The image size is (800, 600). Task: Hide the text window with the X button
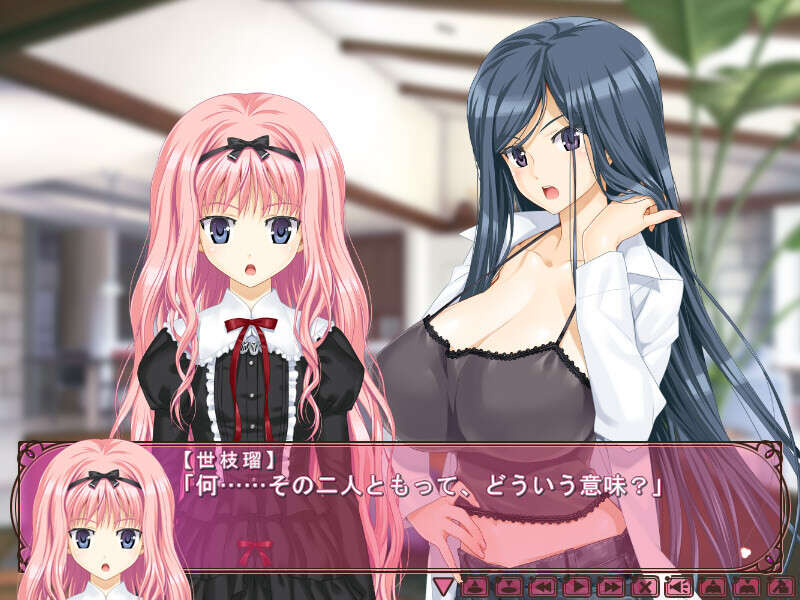pos(645,587)
